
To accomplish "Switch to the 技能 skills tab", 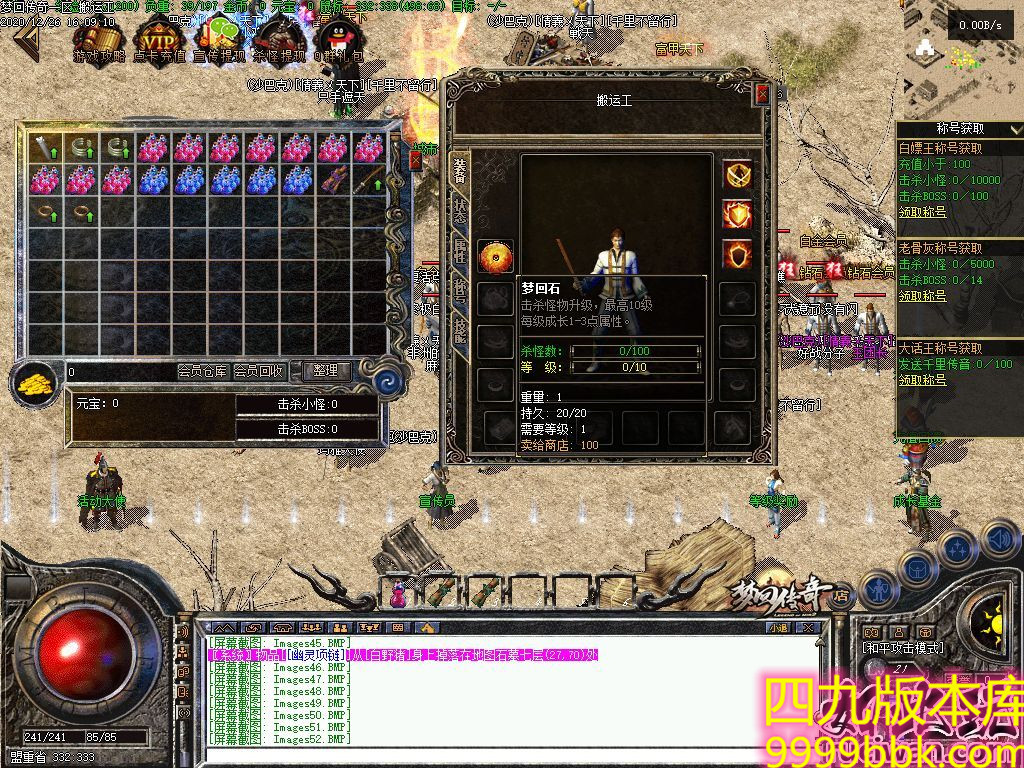I will coord(460,330).
